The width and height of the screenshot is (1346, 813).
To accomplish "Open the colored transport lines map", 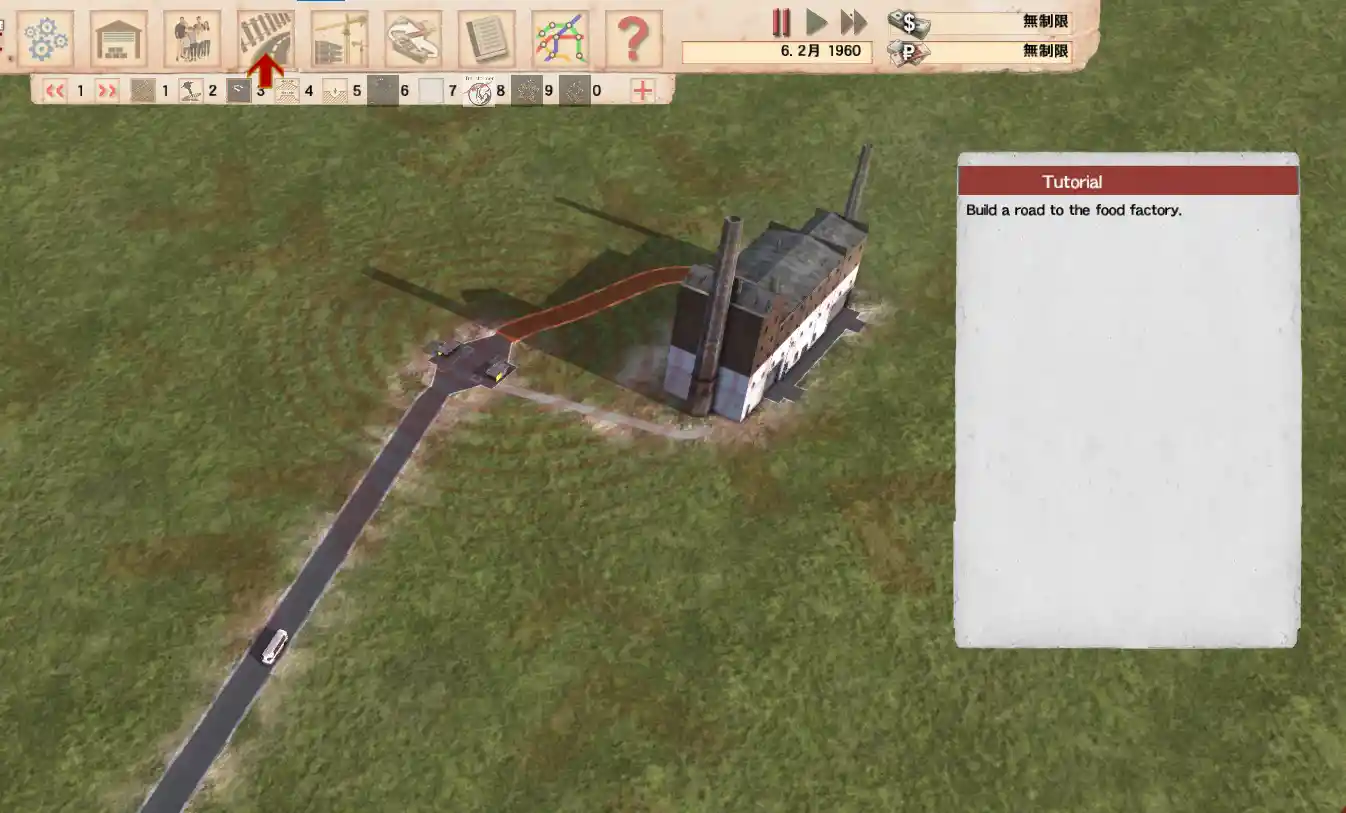I will click(560, 39).
